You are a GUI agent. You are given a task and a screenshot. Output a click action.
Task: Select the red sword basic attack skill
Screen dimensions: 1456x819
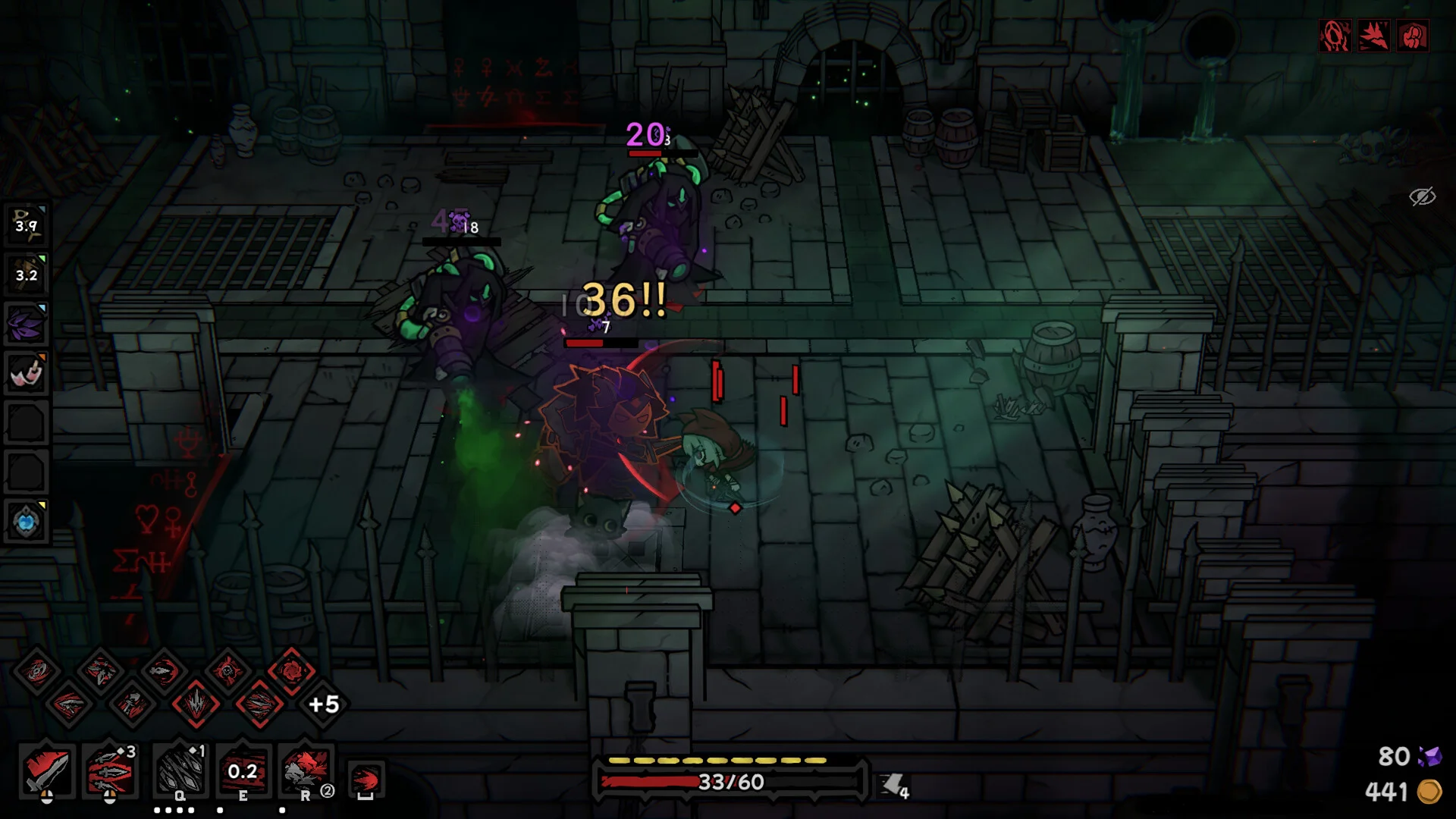click(x=47, y=771)
